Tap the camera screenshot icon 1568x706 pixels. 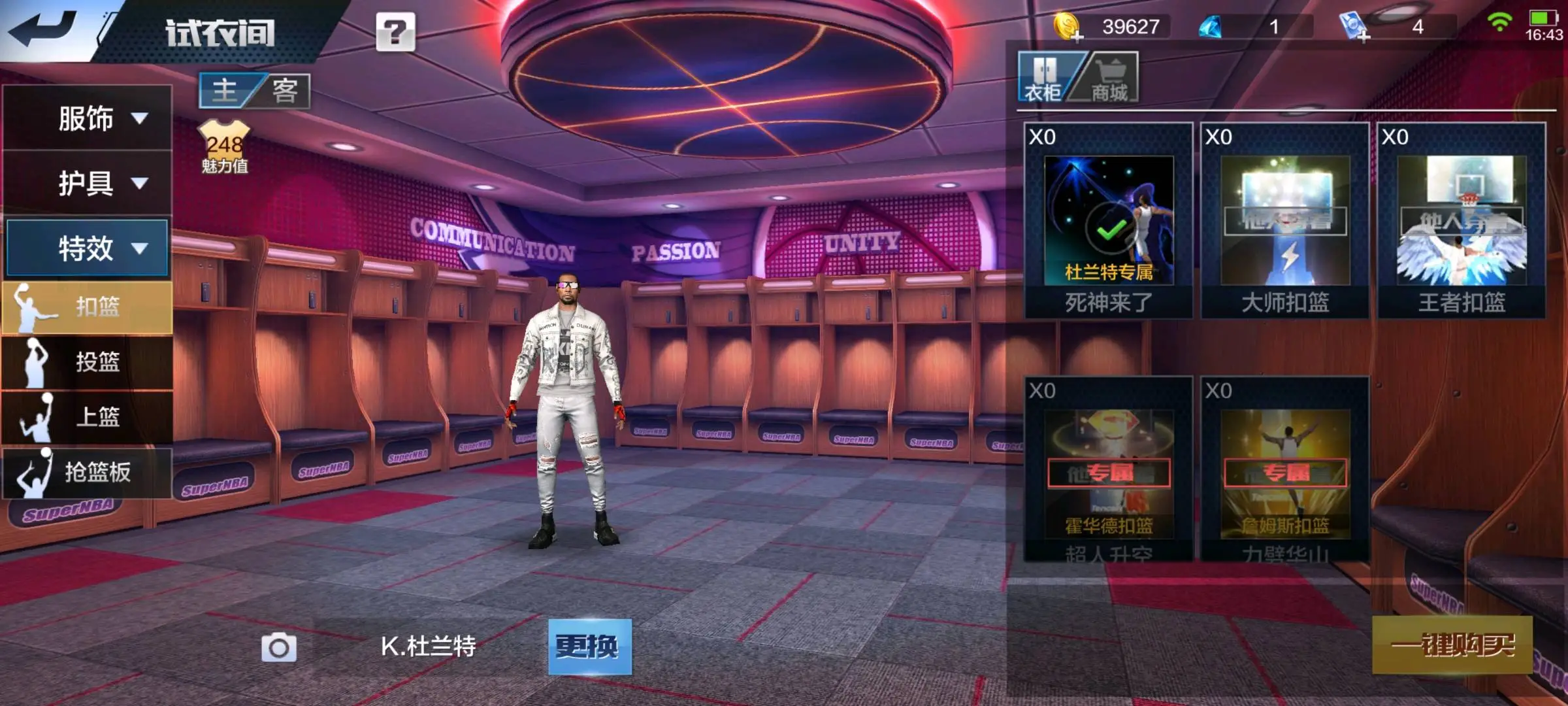279,648
